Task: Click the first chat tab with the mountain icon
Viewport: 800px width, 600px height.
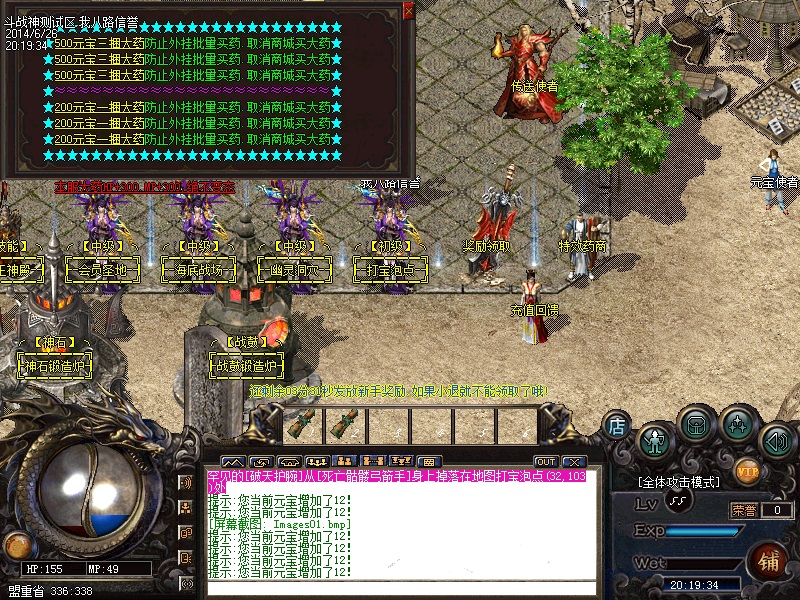Action: pos(233,461)
